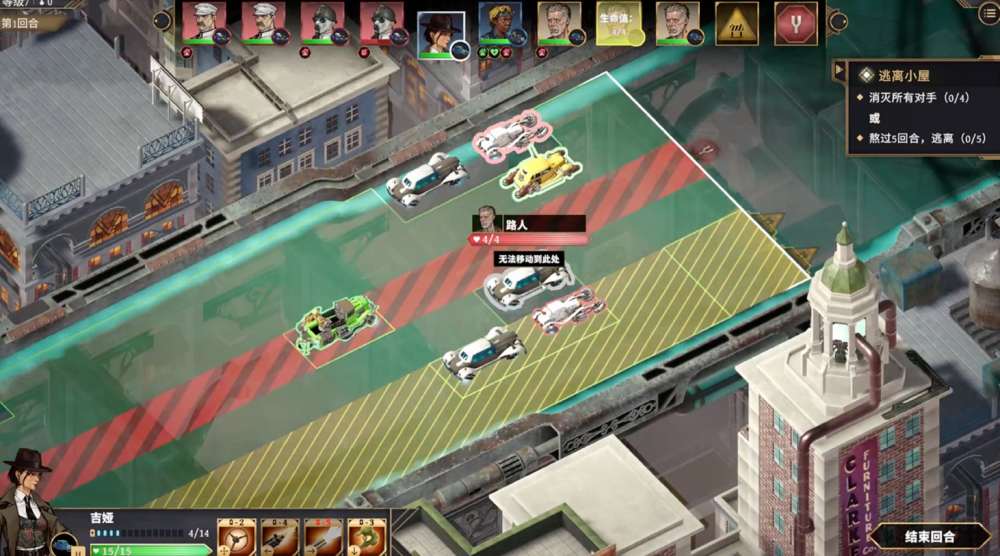Screen dimensions: 1000x556
Task: Activate the steering wheel ability
Action: click(237, 537)
